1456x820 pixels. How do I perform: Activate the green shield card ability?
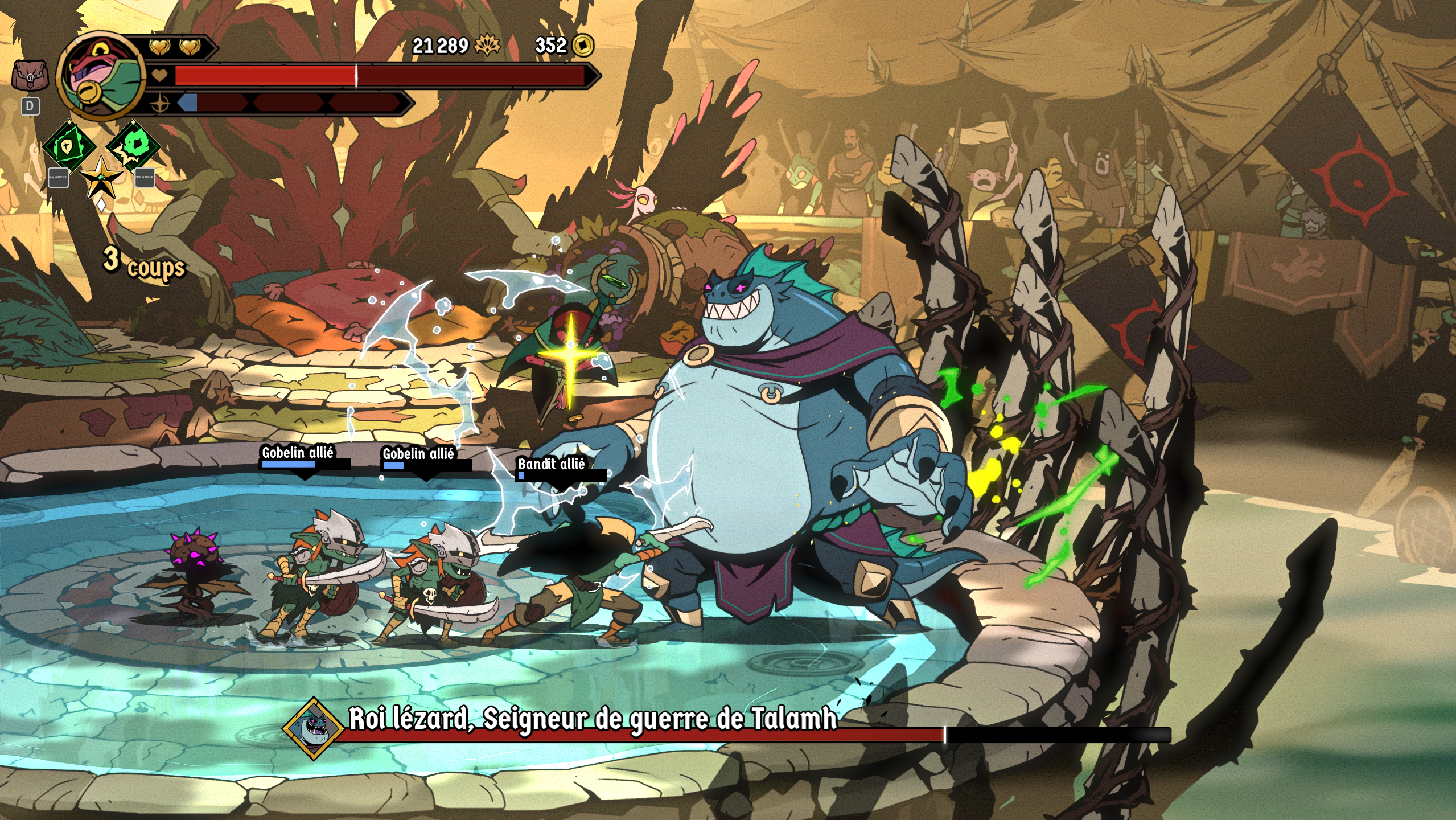point(69,146)
